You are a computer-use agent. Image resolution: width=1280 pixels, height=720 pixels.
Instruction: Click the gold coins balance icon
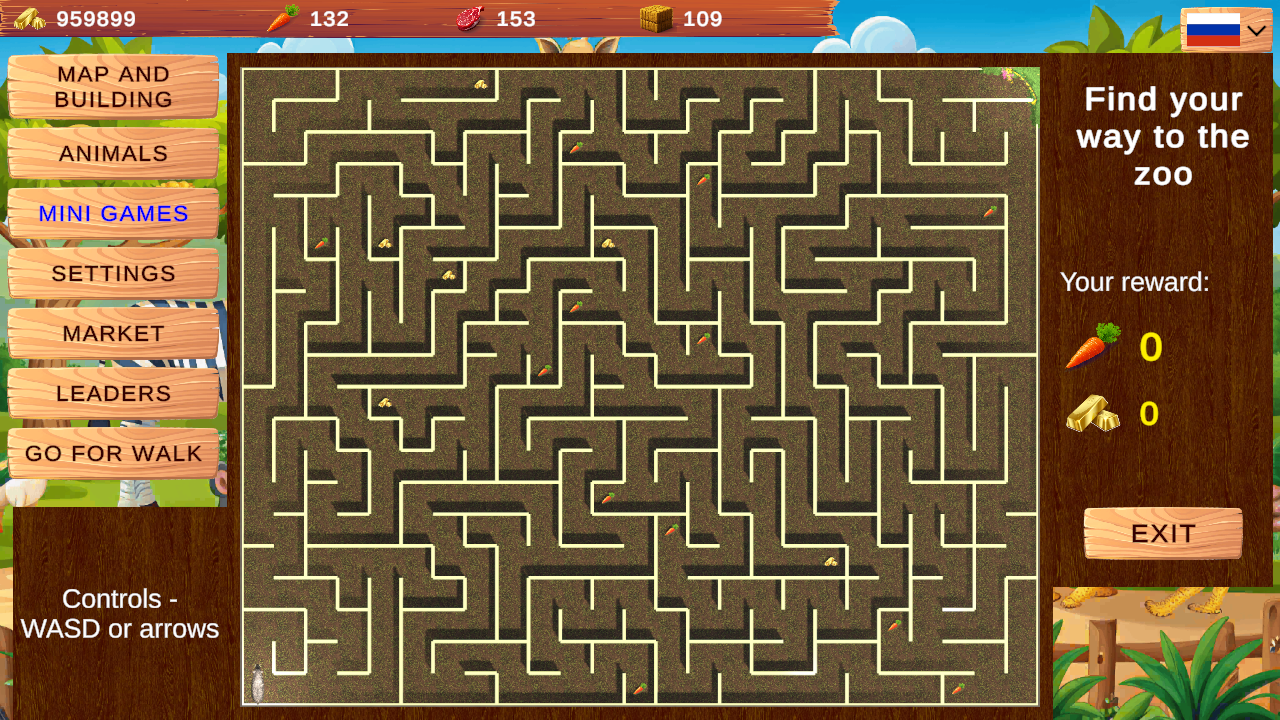point(30,17)
